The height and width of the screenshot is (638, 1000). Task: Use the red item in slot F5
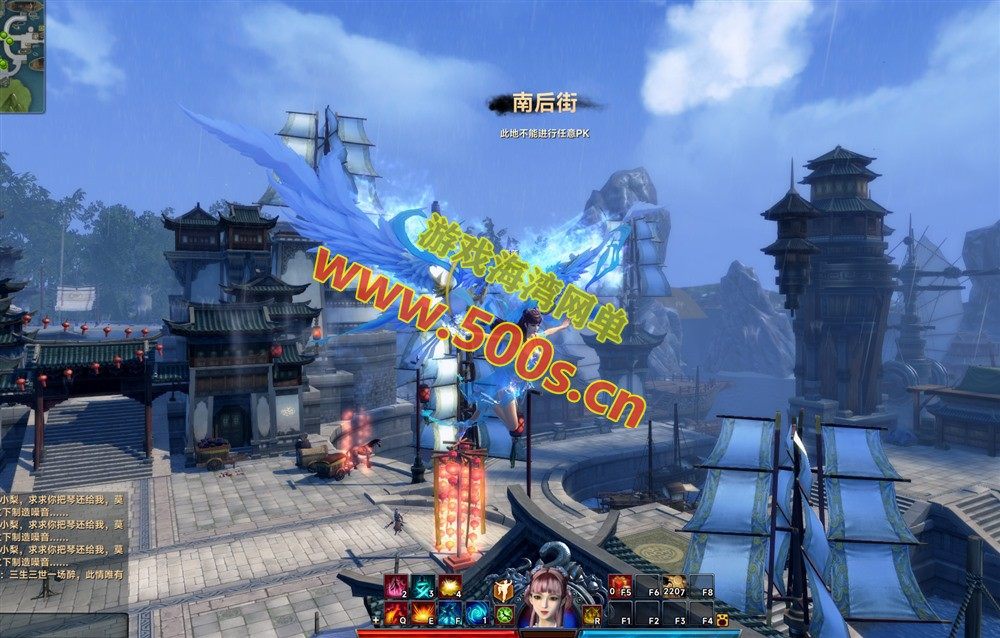click(620, 587)
